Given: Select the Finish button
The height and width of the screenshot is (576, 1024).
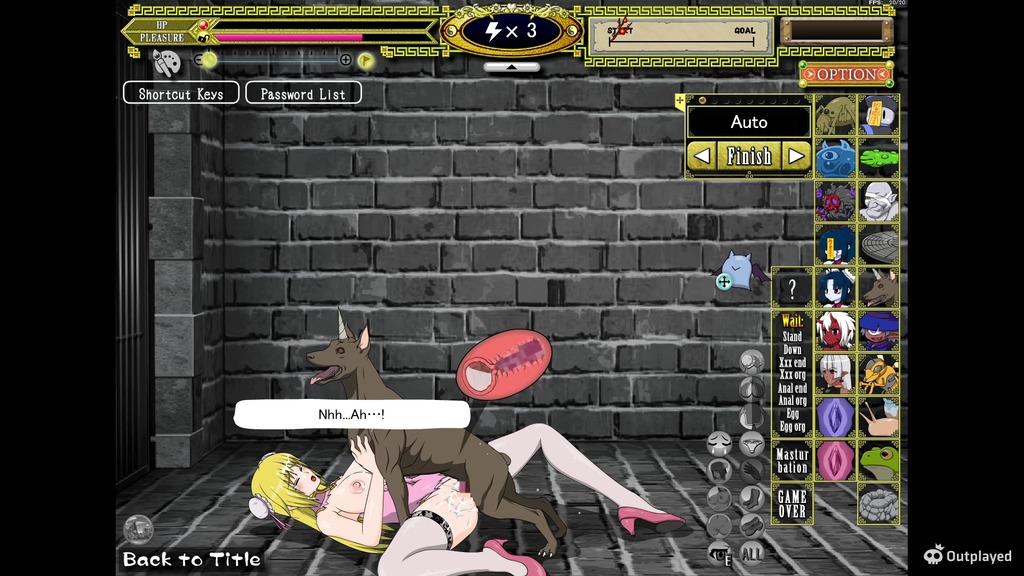Looking at the screenshot, I should point(749,156).
